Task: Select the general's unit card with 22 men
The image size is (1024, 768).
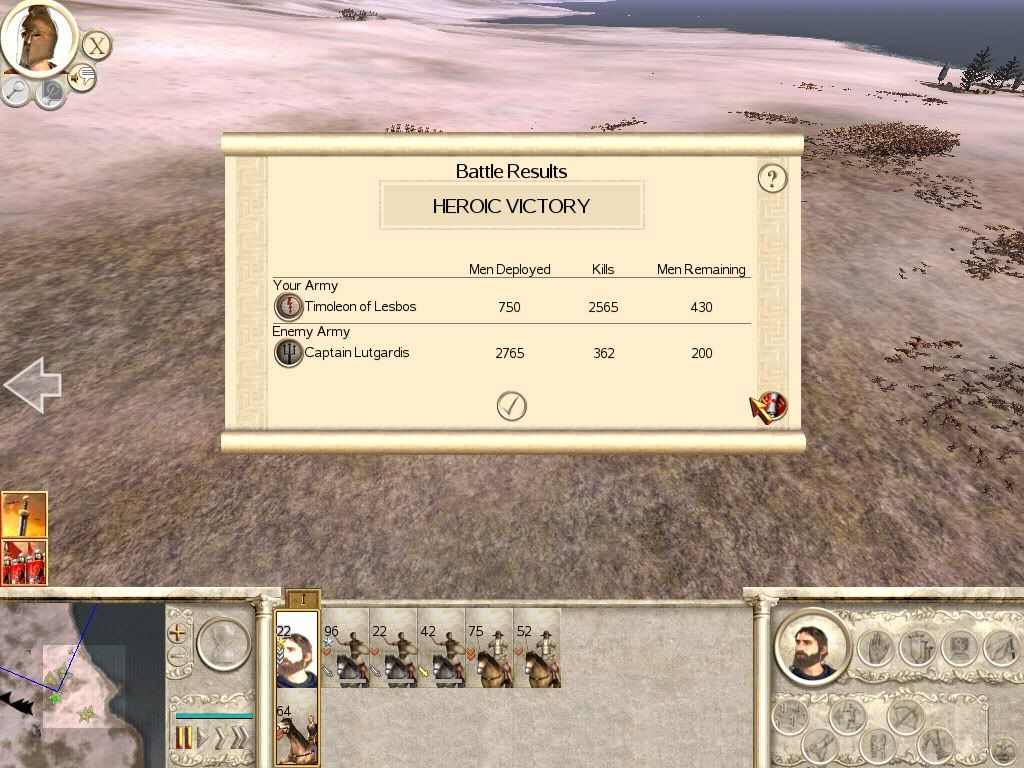Action: click(x=297, y=649)
